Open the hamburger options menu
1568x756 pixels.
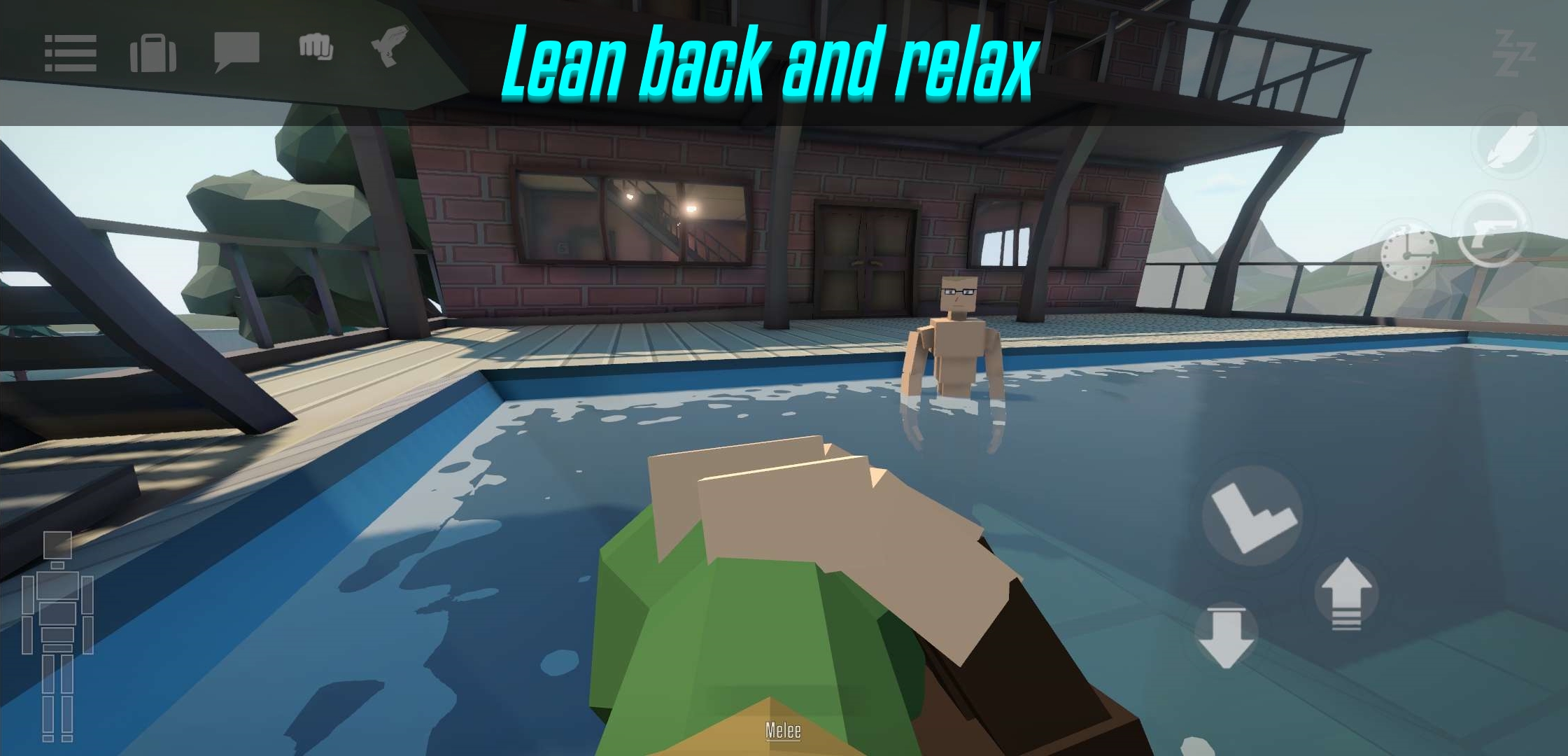pos(72,53)
